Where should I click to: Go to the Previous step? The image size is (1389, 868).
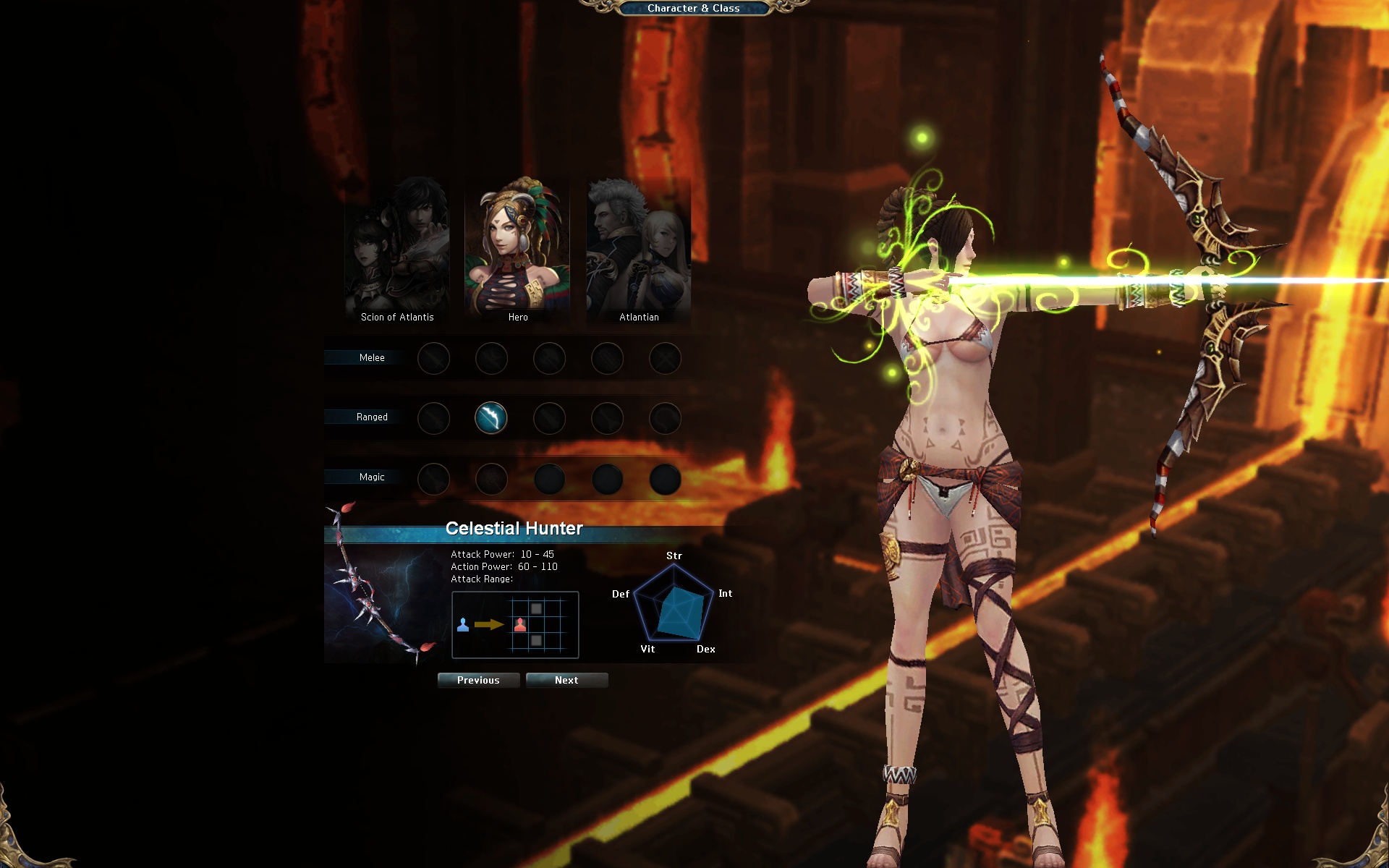pyautogui.click(x=478, y=680)
